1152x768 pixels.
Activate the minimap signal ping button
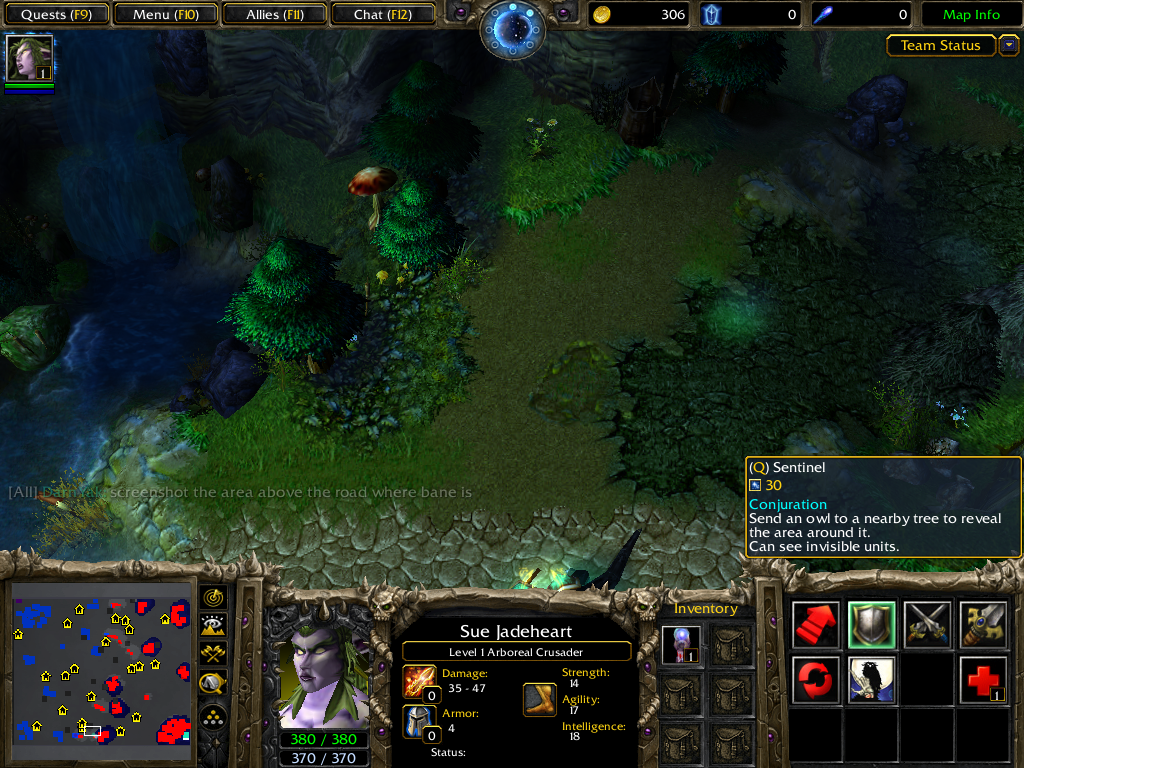coord(213,598)
